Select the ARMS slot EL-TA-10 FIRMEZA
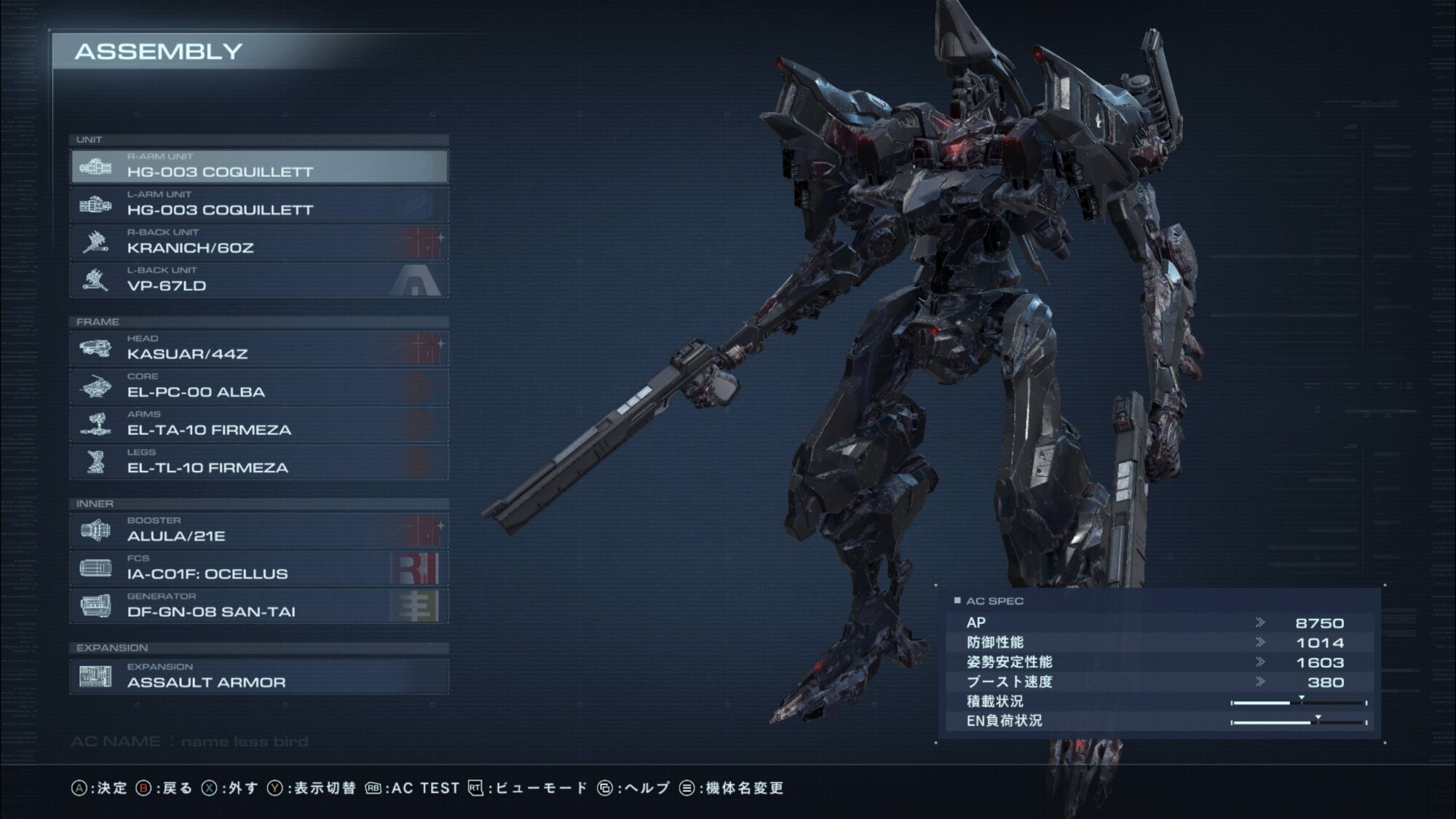The image size is (1456, 819). click(x=258, y=424)
